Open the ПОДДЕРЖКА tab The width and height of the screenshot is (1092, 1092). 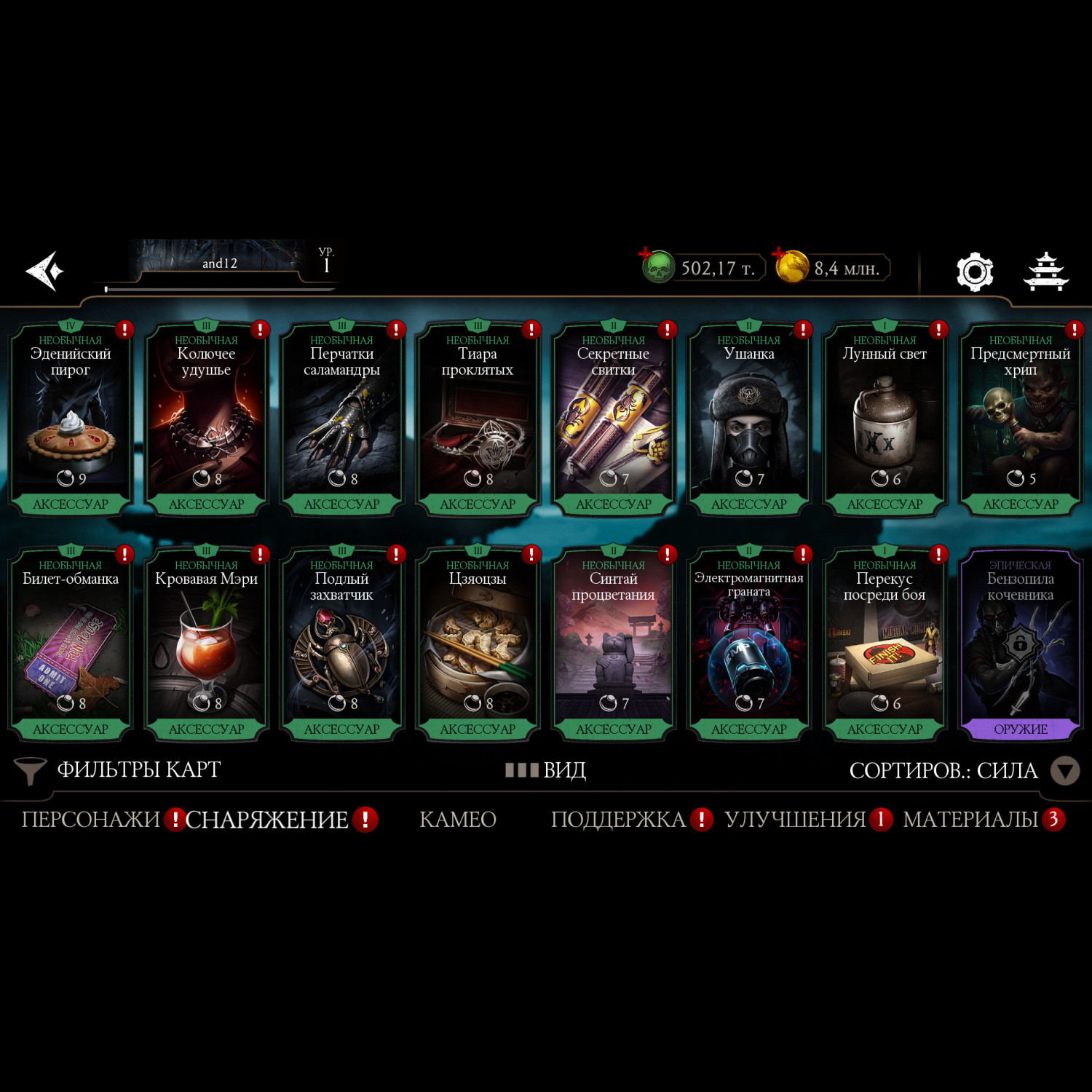(618, 820)
